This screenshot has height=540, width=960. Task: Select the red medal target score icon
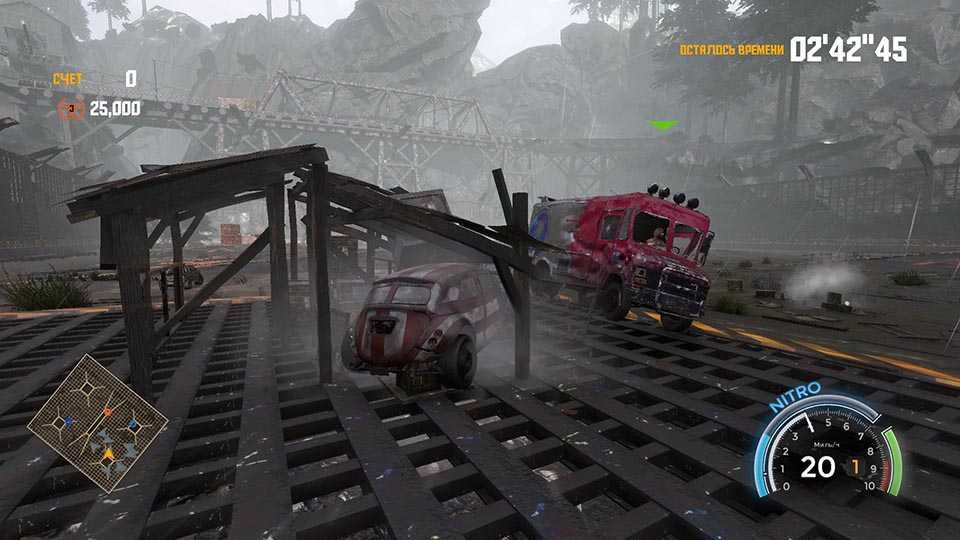coord(70,108)
